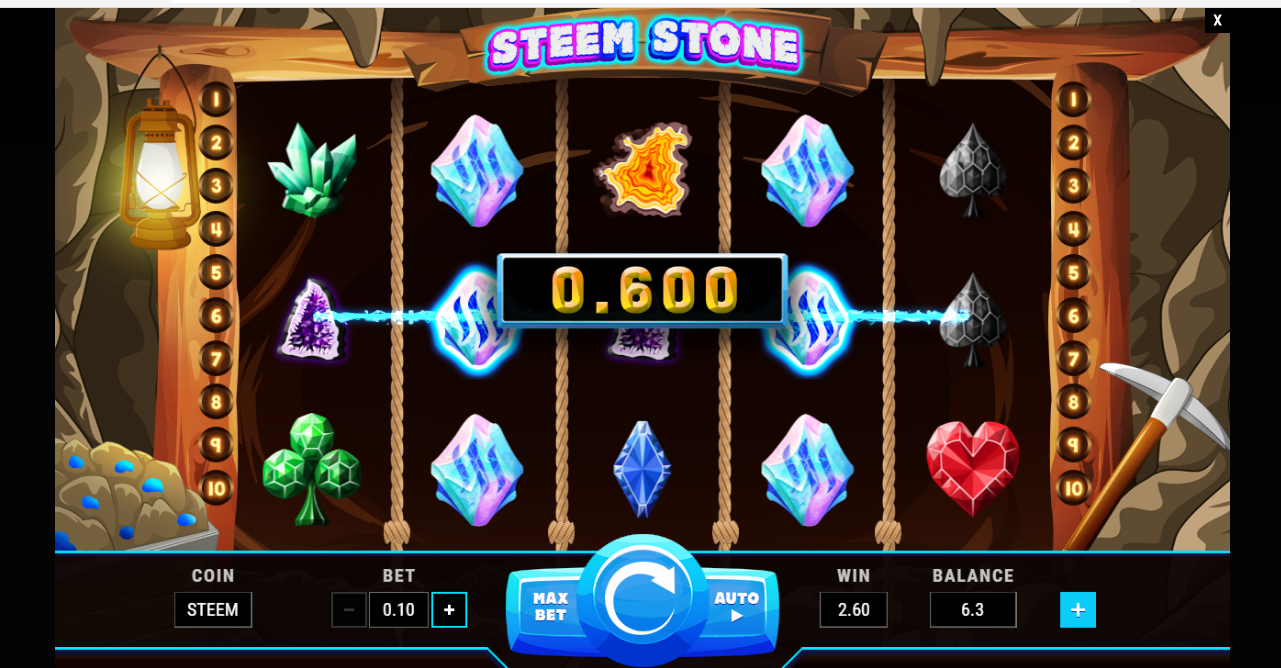Spin the reels with the circular arrow button

(642, 597)
